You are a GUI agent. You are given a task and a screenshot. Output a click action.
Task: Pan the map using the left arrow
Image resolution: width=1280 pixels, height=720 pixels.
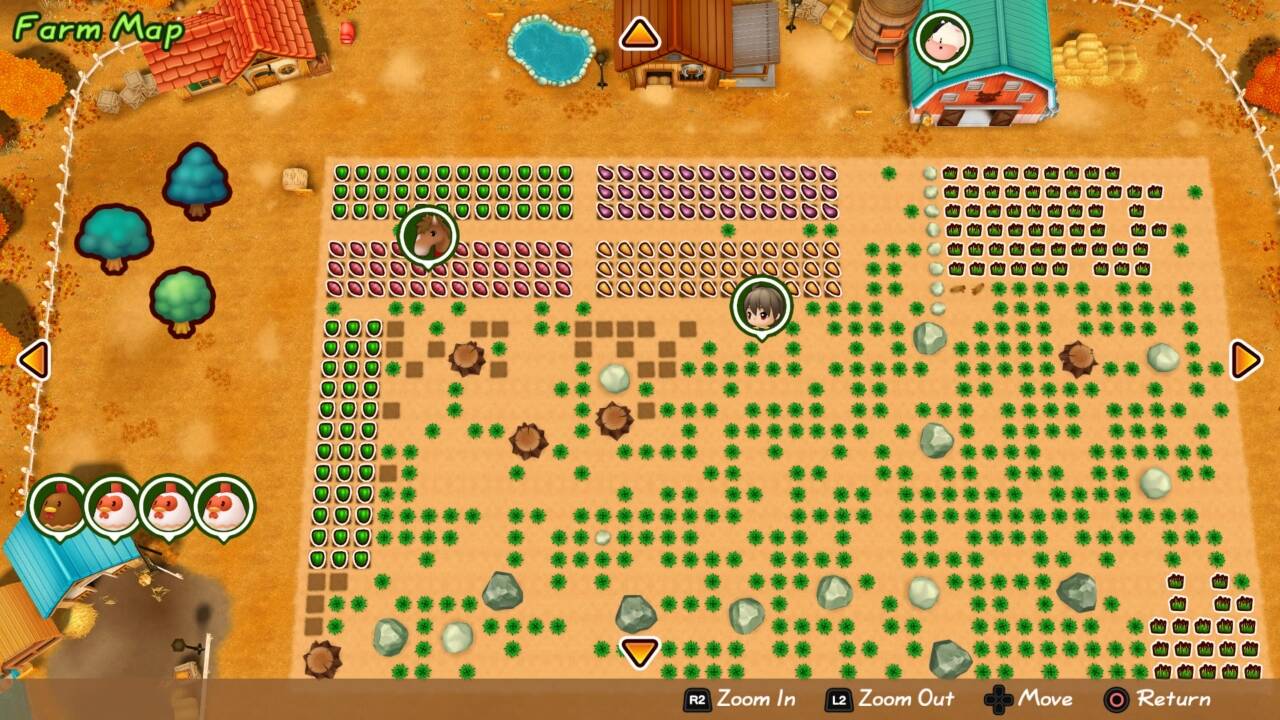(x=34, y=359)
